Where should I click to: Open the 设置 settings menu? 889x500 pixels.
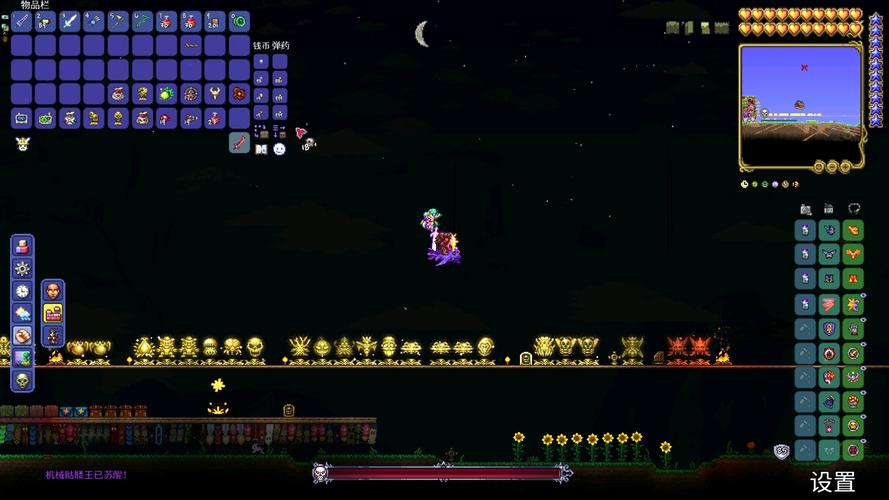pyautogui.click(x=832, y=482)
